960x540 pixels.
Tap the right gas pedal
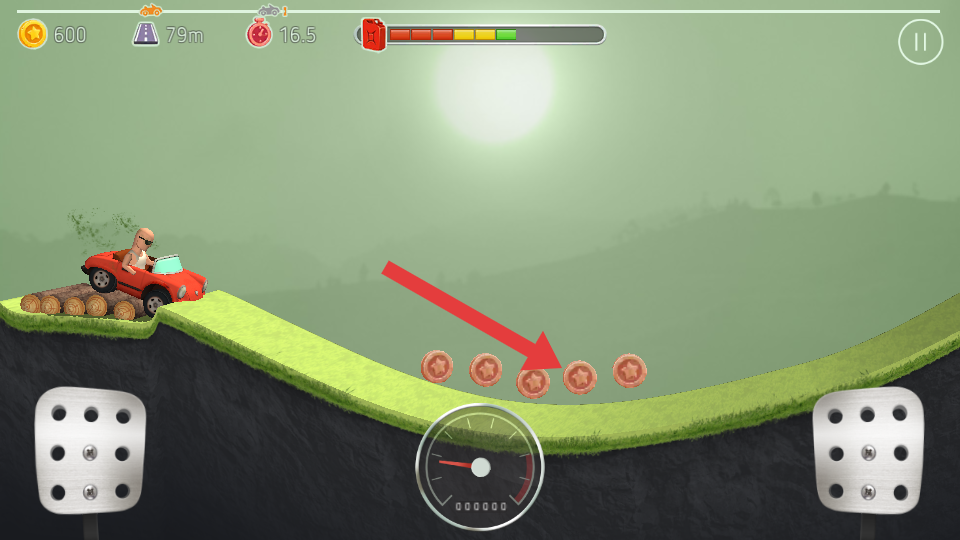click(x=867, y=450)
